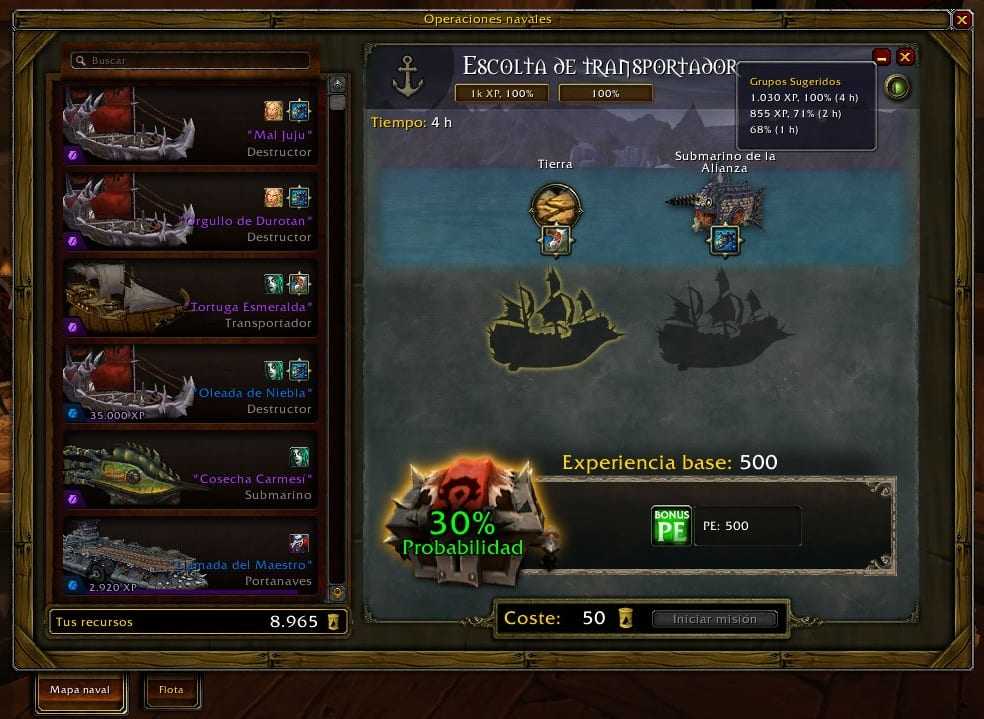Image resolution: width=984 pixels, height=719 pixels.
Task: Click the Buscar search field
Action: pyautogui.click(x=190, y=61)
